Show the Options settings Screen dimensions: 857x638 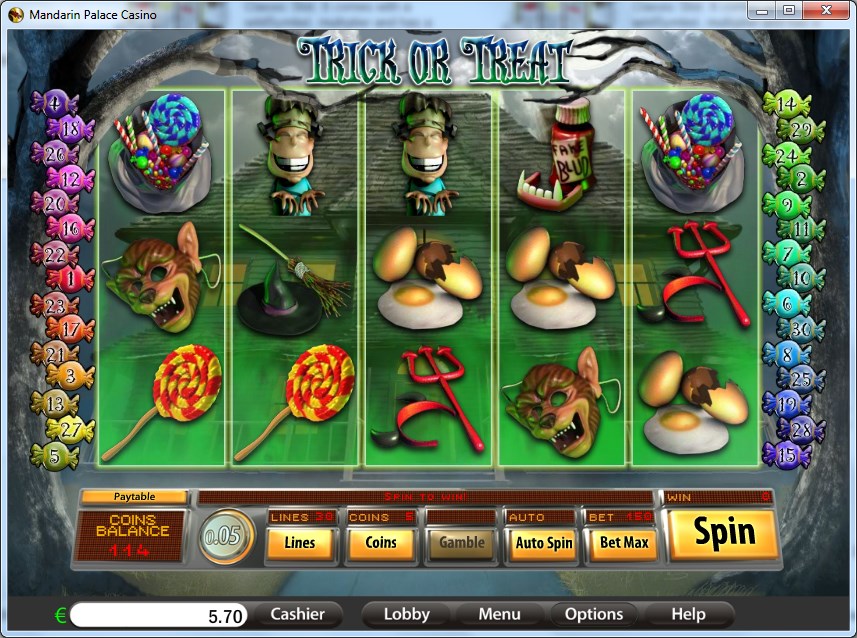pos(594,614)
